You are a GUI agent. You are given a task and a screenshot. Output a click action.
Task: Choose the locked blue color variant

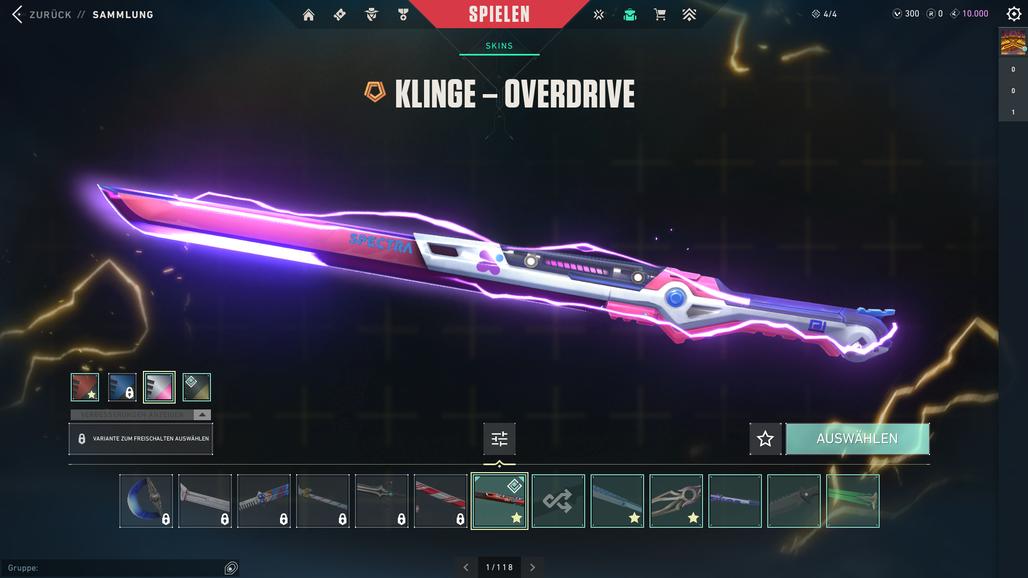122,387
